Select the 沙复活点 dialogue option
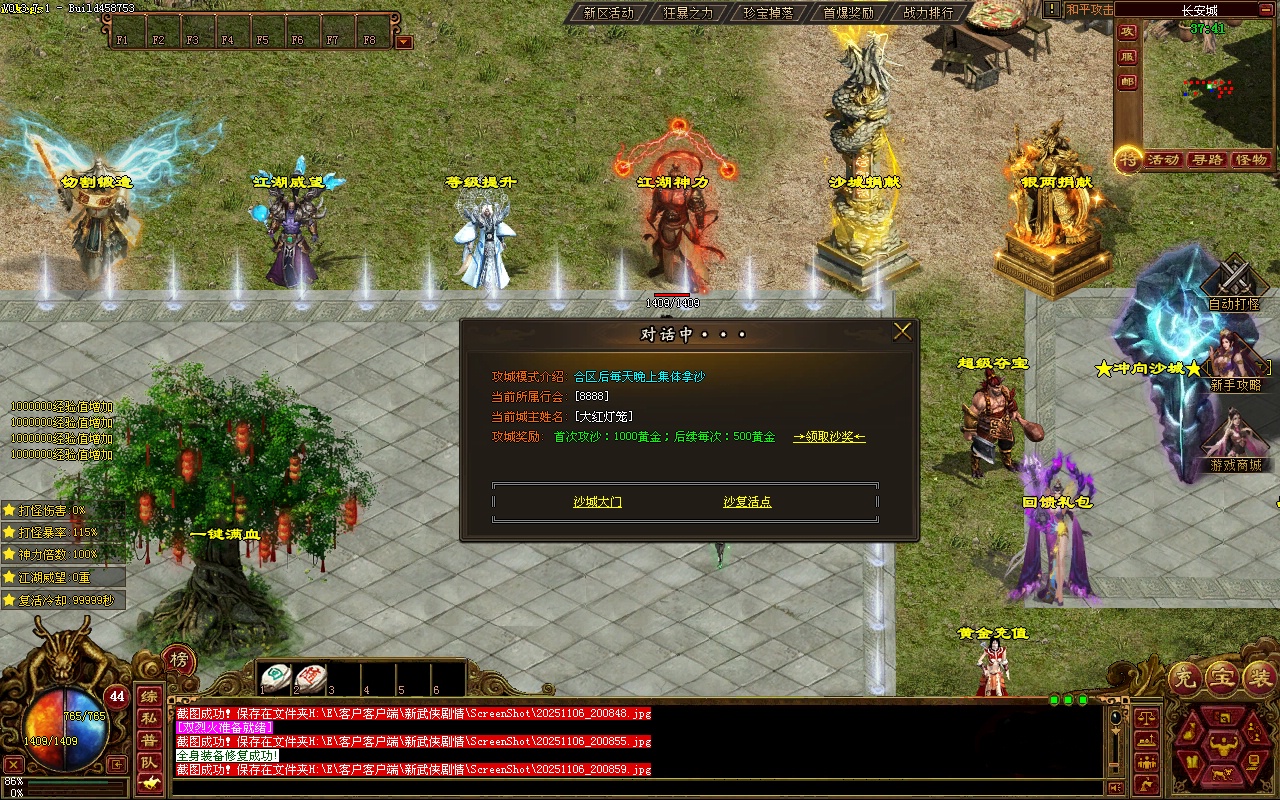This screenshot has width=1280, height=800. pyautogui.click(x=747, y=502)
